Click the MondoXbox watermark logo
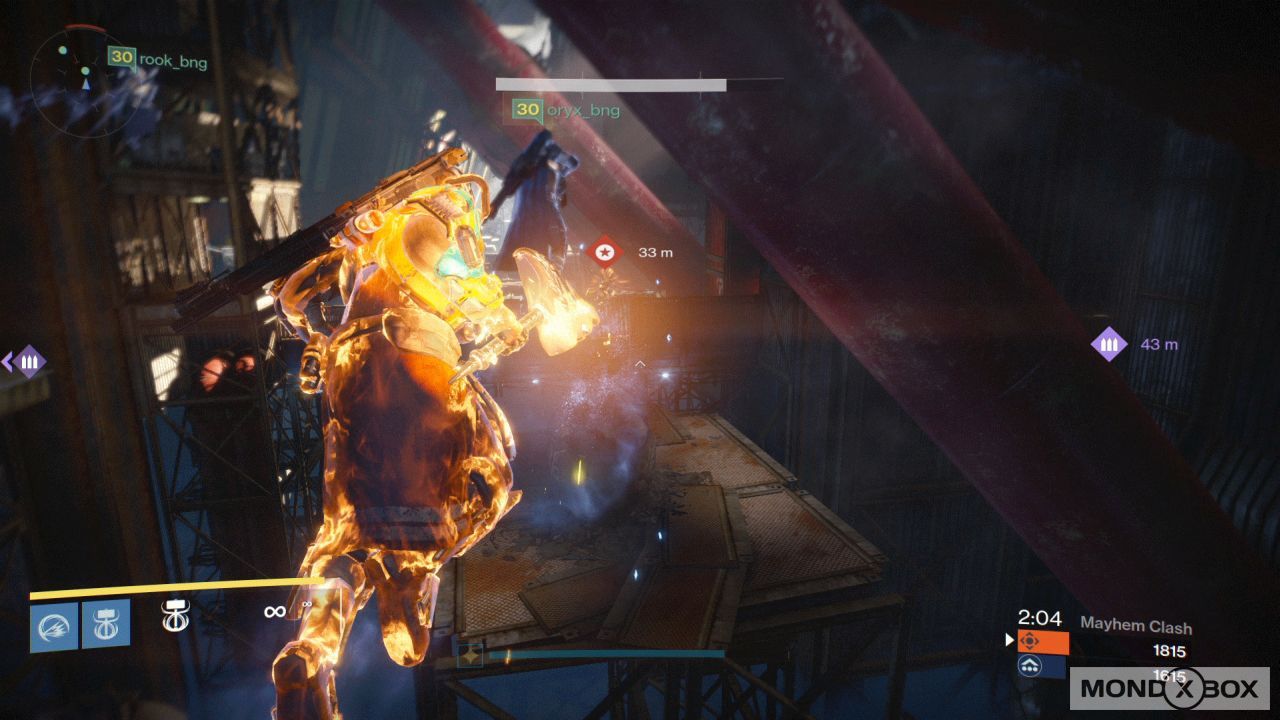The height and width of the screenshot is (720, 1280). (x=1169, y=688)
